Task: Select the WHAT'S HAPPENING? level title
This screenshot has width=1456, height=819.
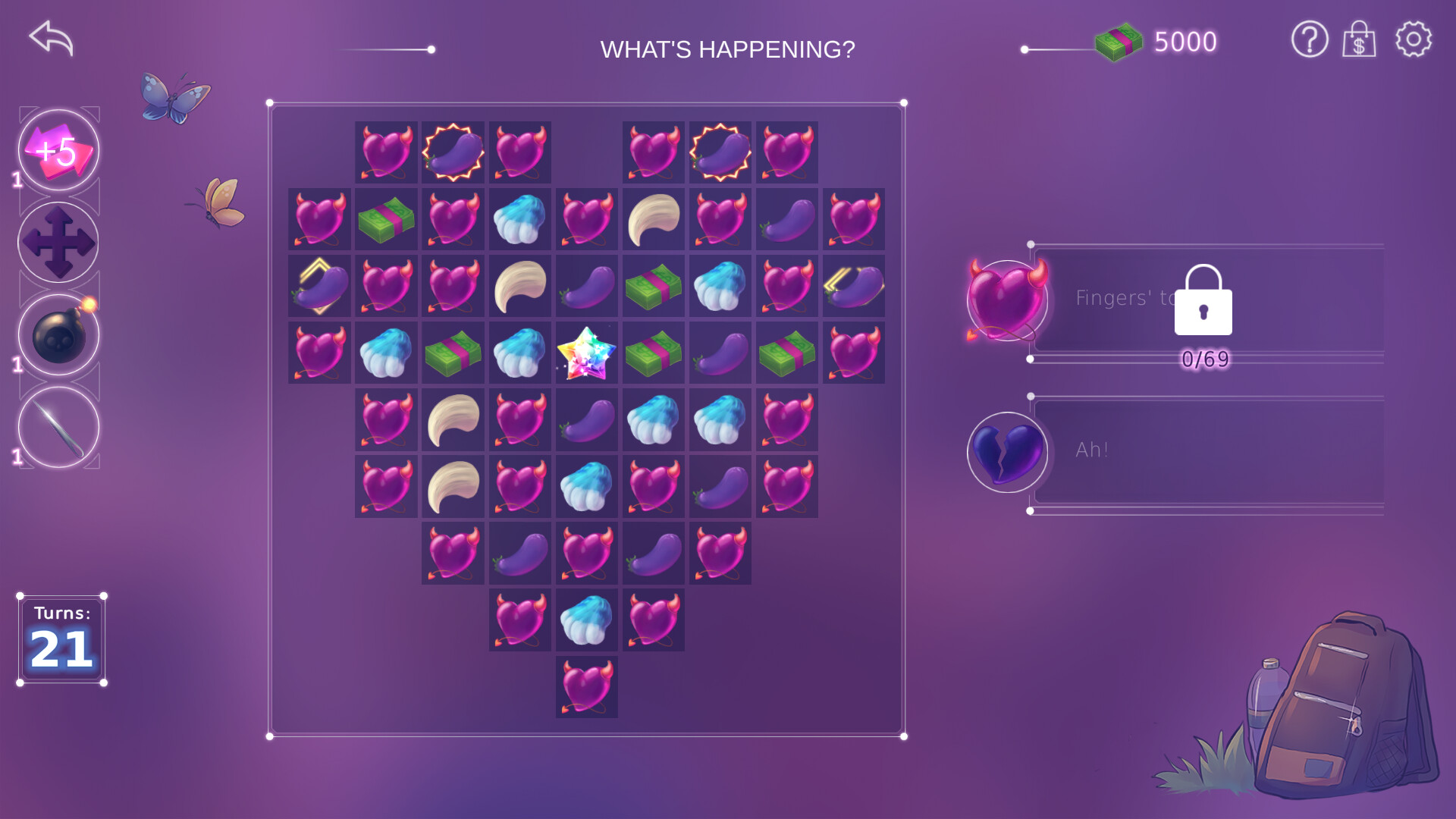Action: click(x=727, y=49)
